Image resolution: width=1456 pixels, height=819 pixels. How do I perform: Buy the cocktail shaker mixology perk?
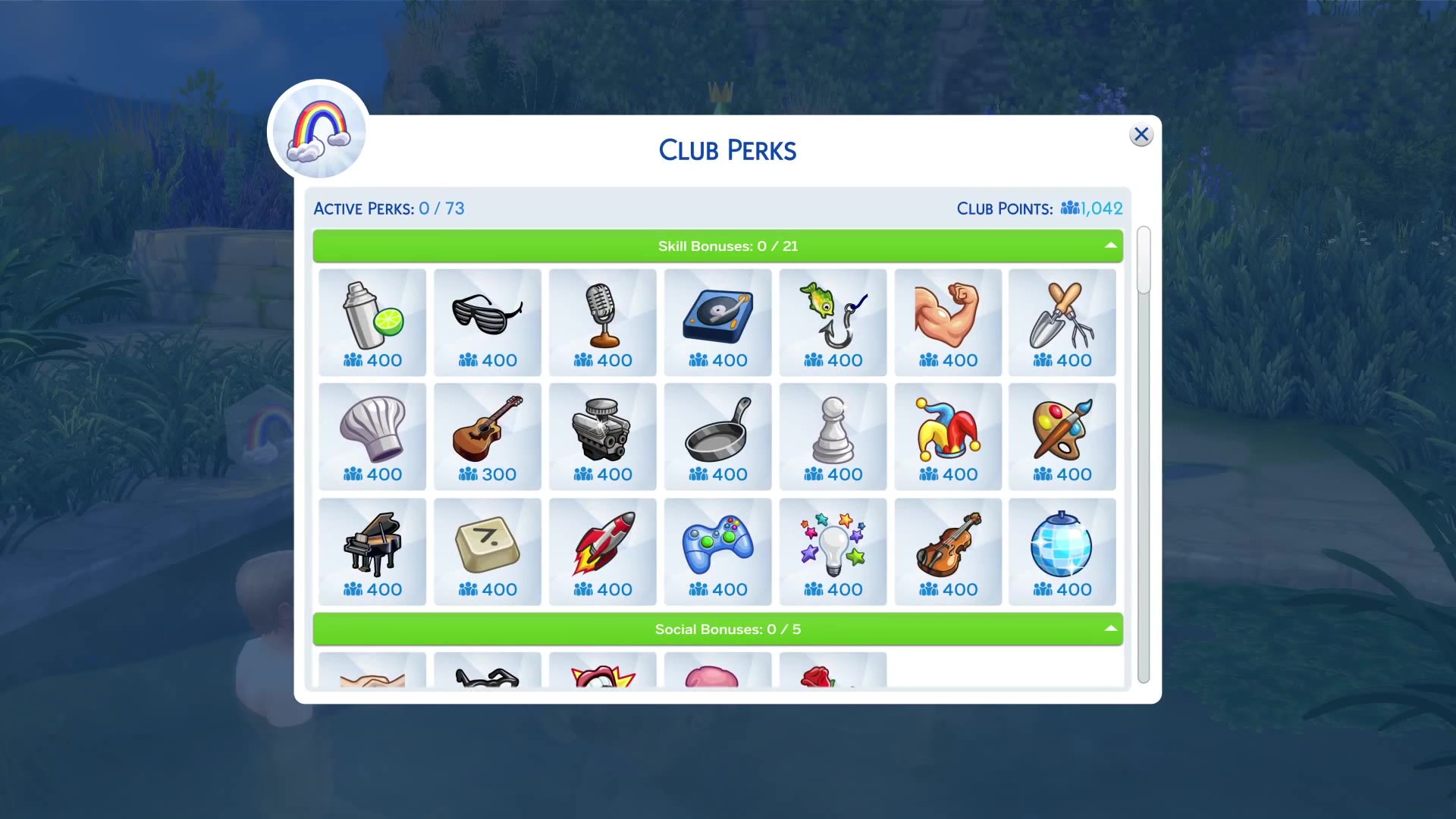(x=372, y=322)
